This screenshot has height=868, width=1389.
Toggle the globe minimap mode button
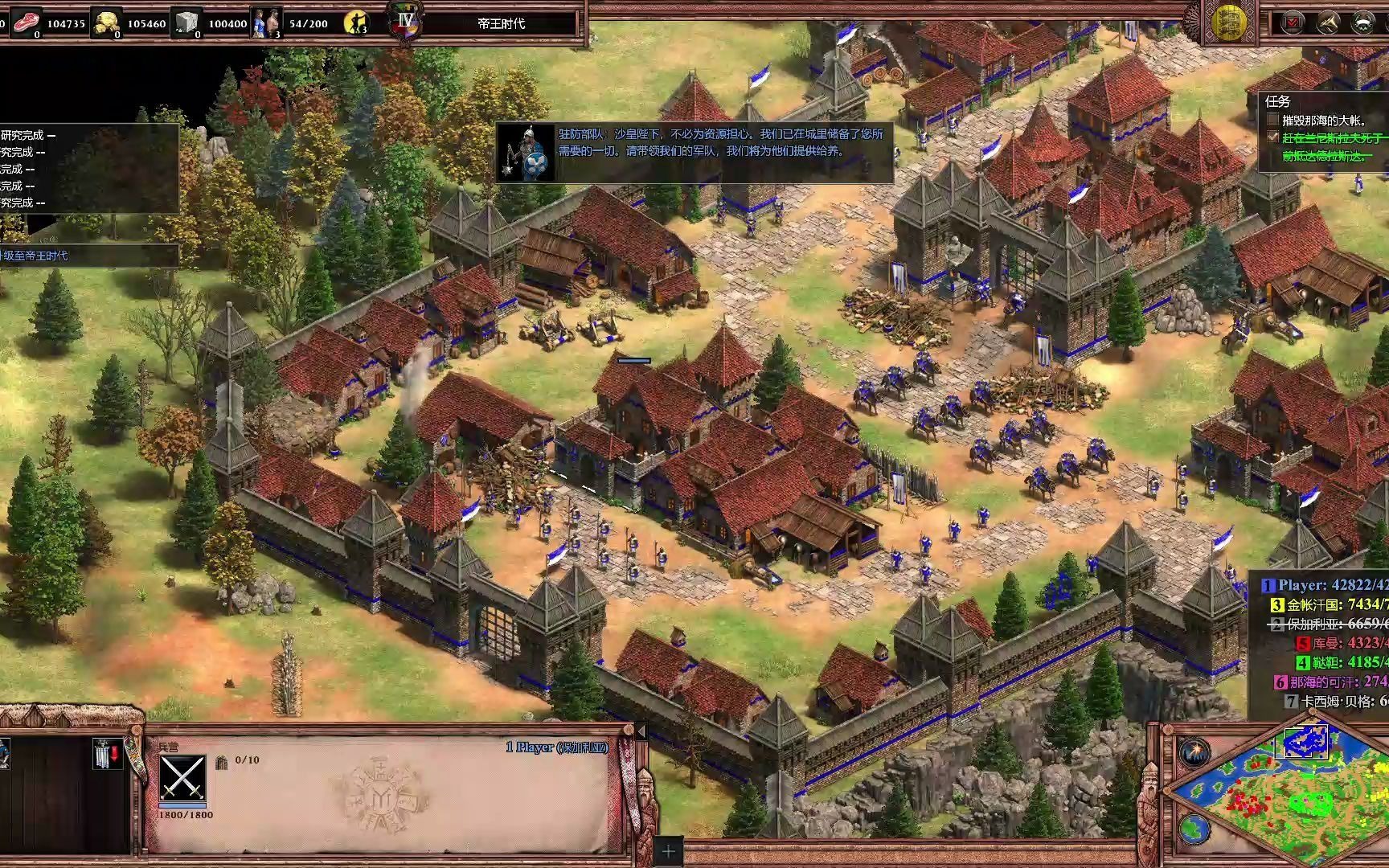click(x=1194, y=828)
